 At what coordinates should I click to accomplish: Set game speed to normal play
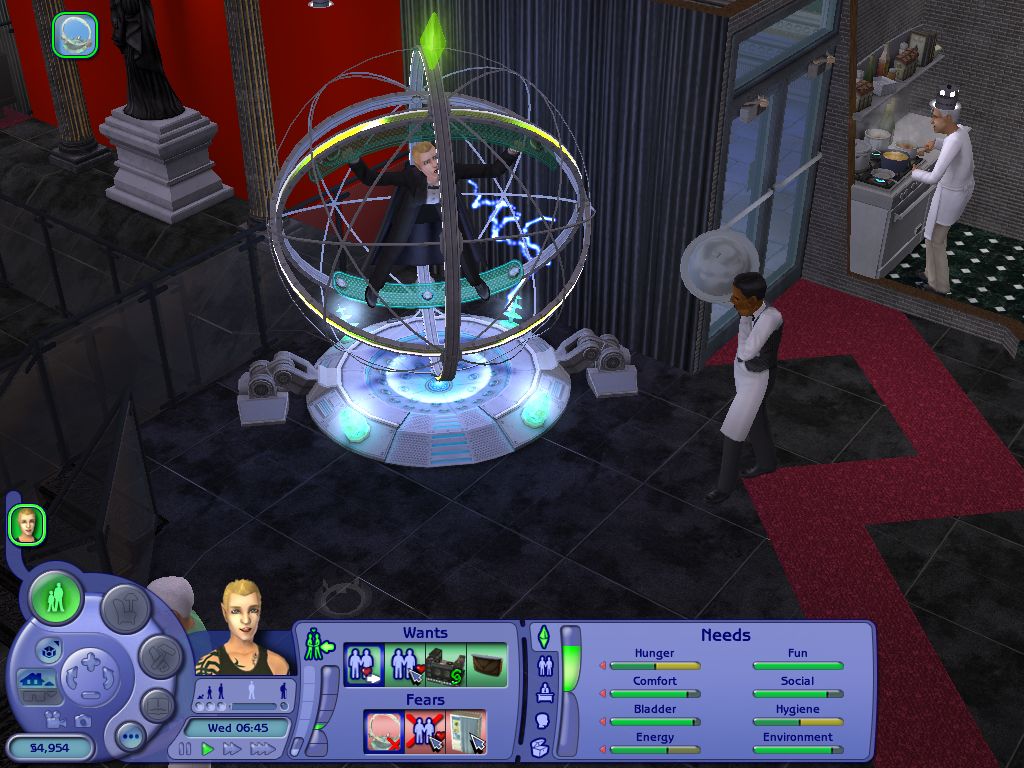pyautogui.click(x=208, y=748)
